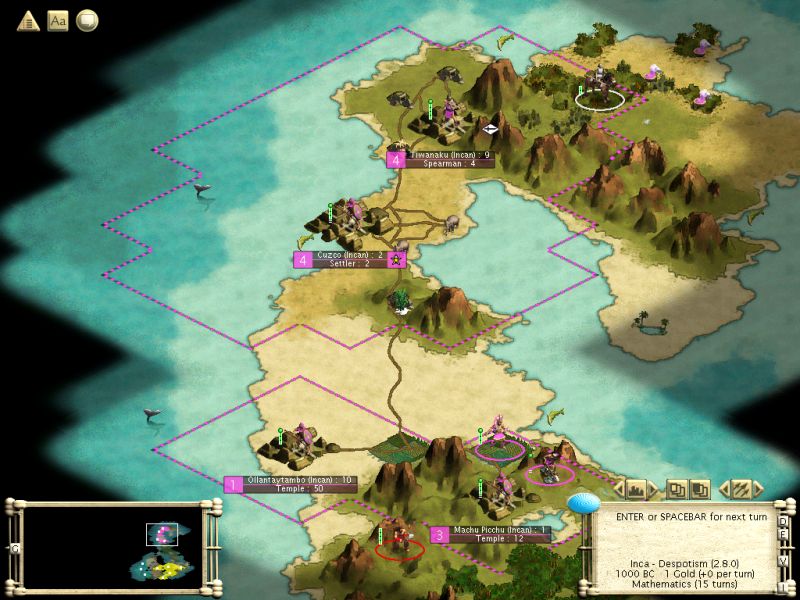The width and height of the screenshot is (800, 600).
Task: Click the light overlapping-squares button
Action: click(677, 489)
